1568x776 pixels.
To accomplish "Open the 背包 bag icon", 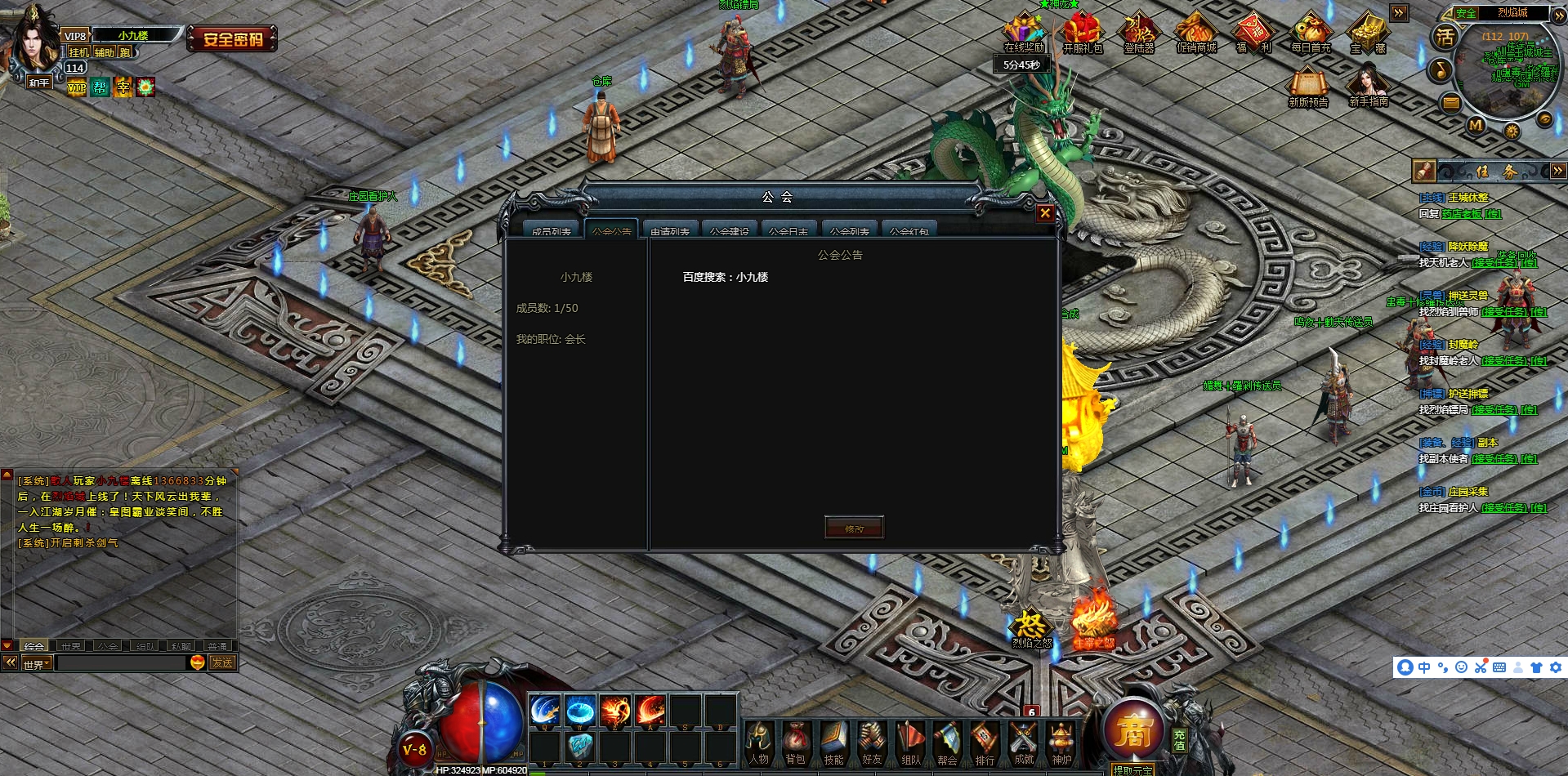I will tap(795, 742).
